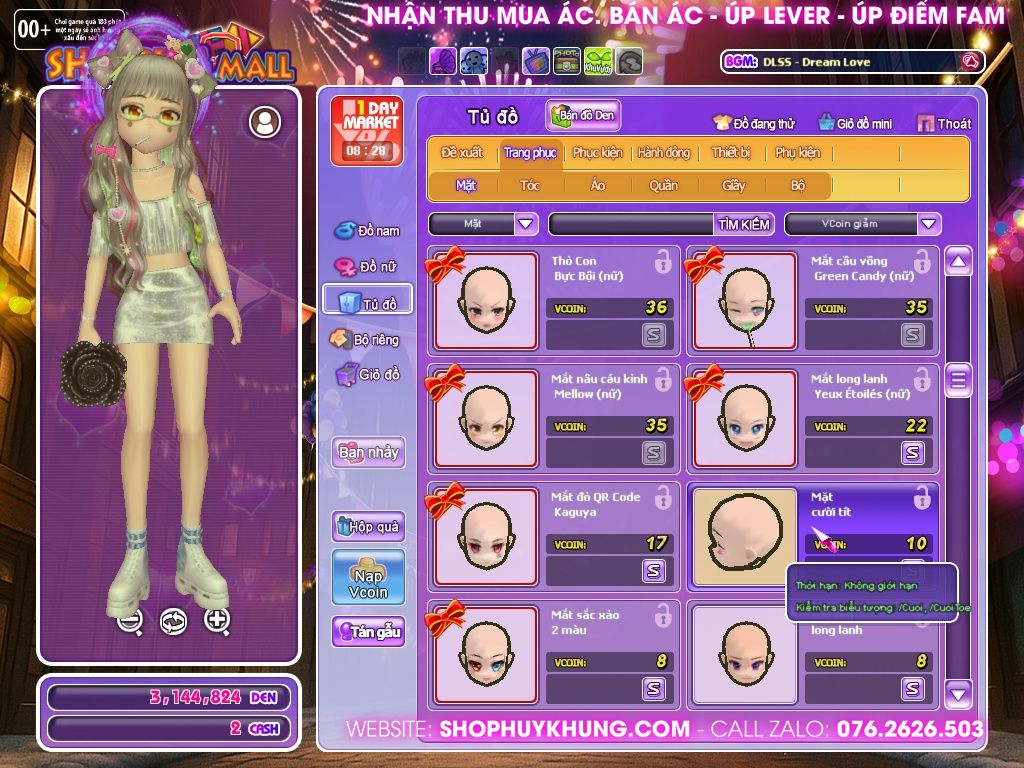Choose the Tóc subcategory
Viewport: 1024px width, 768px height.
pos(530,185)
